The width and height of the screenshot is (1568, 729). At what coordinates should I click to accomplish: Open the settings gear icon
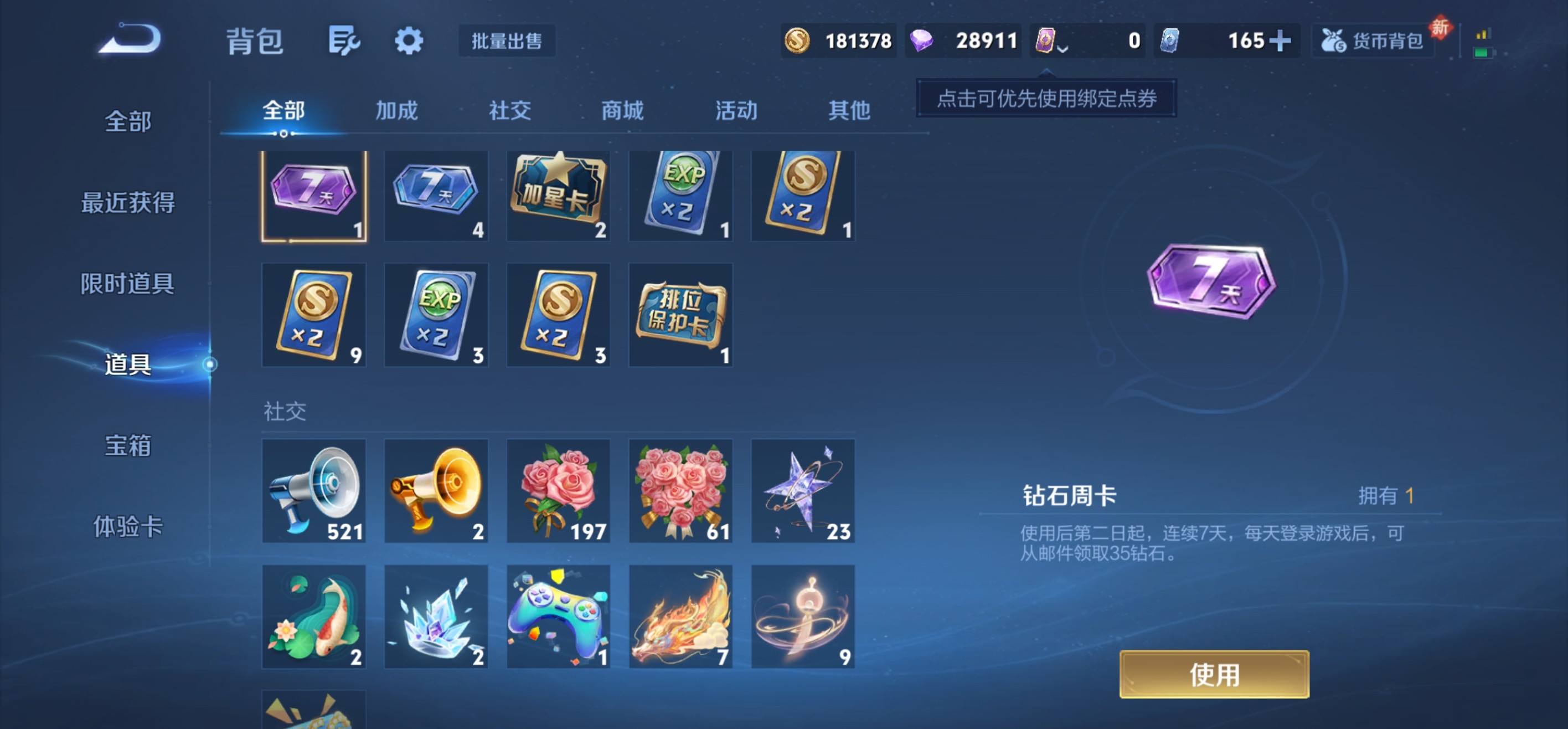[409, 40]
